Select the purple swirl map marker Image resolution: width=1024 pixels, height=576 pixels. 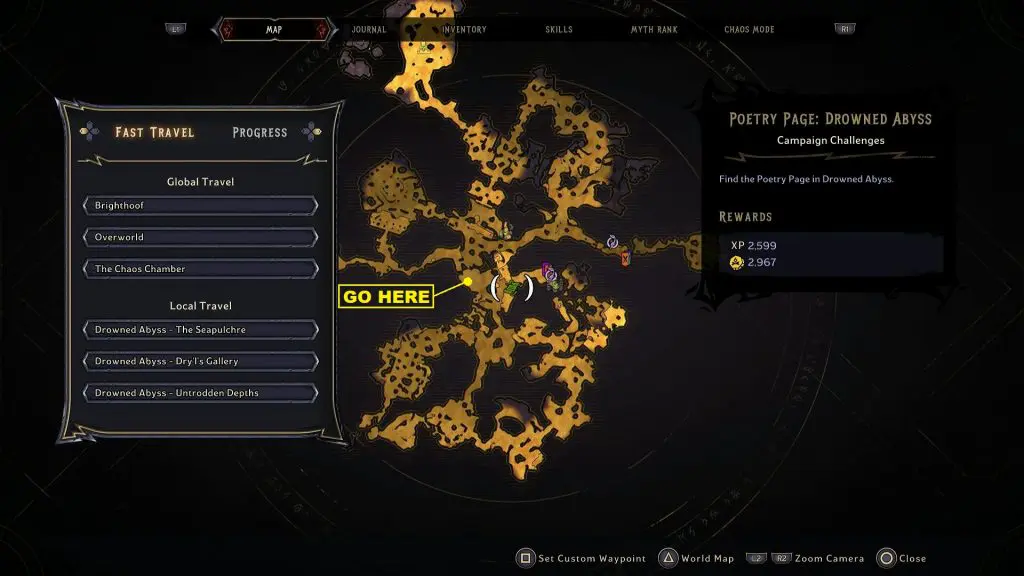click(x=613, y=242)
